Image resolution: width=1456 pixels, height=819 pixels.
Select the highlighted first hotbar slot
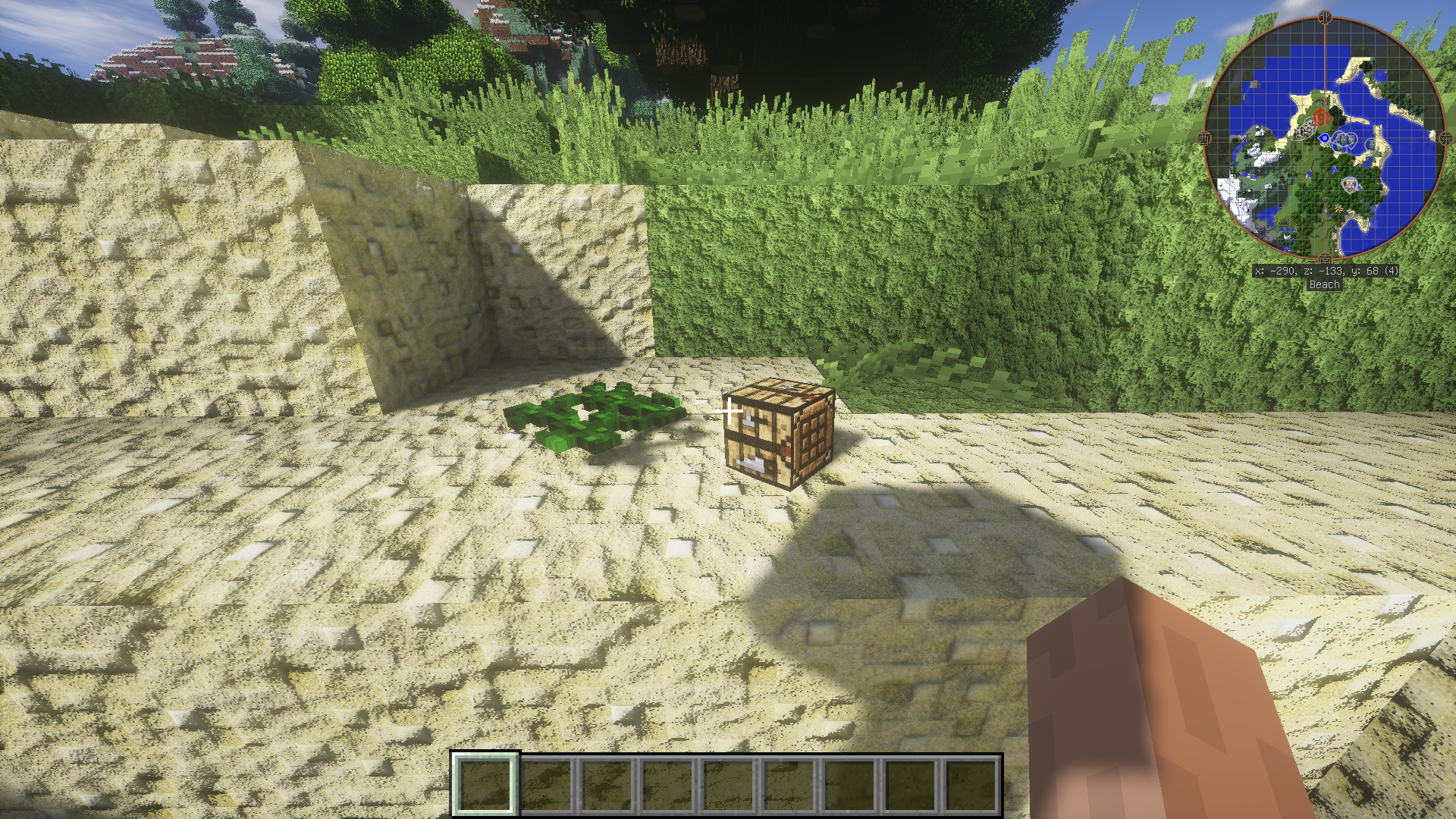point(485,783)
